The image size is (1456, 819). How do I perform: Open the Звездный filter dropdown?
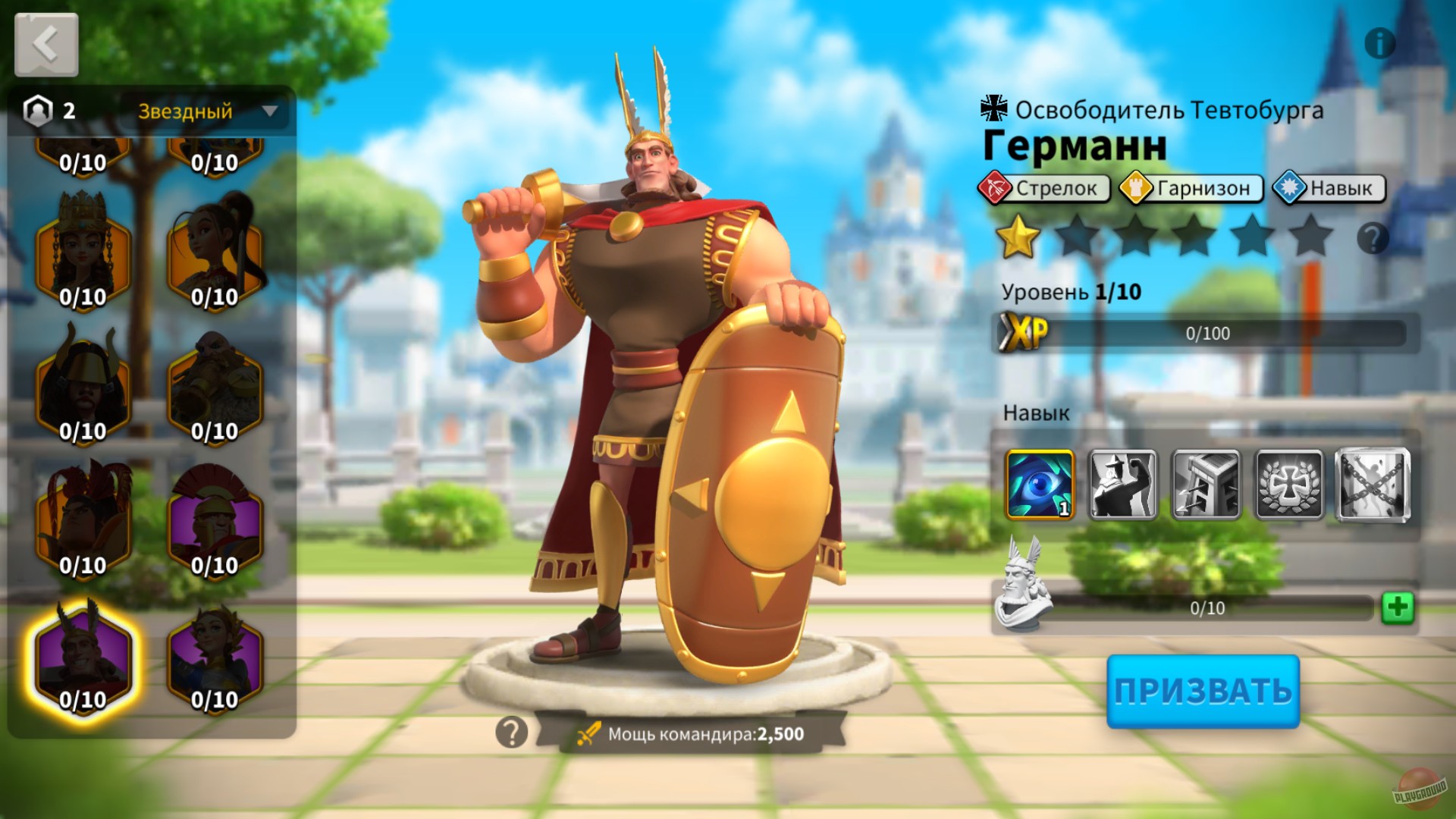(206, 112)
